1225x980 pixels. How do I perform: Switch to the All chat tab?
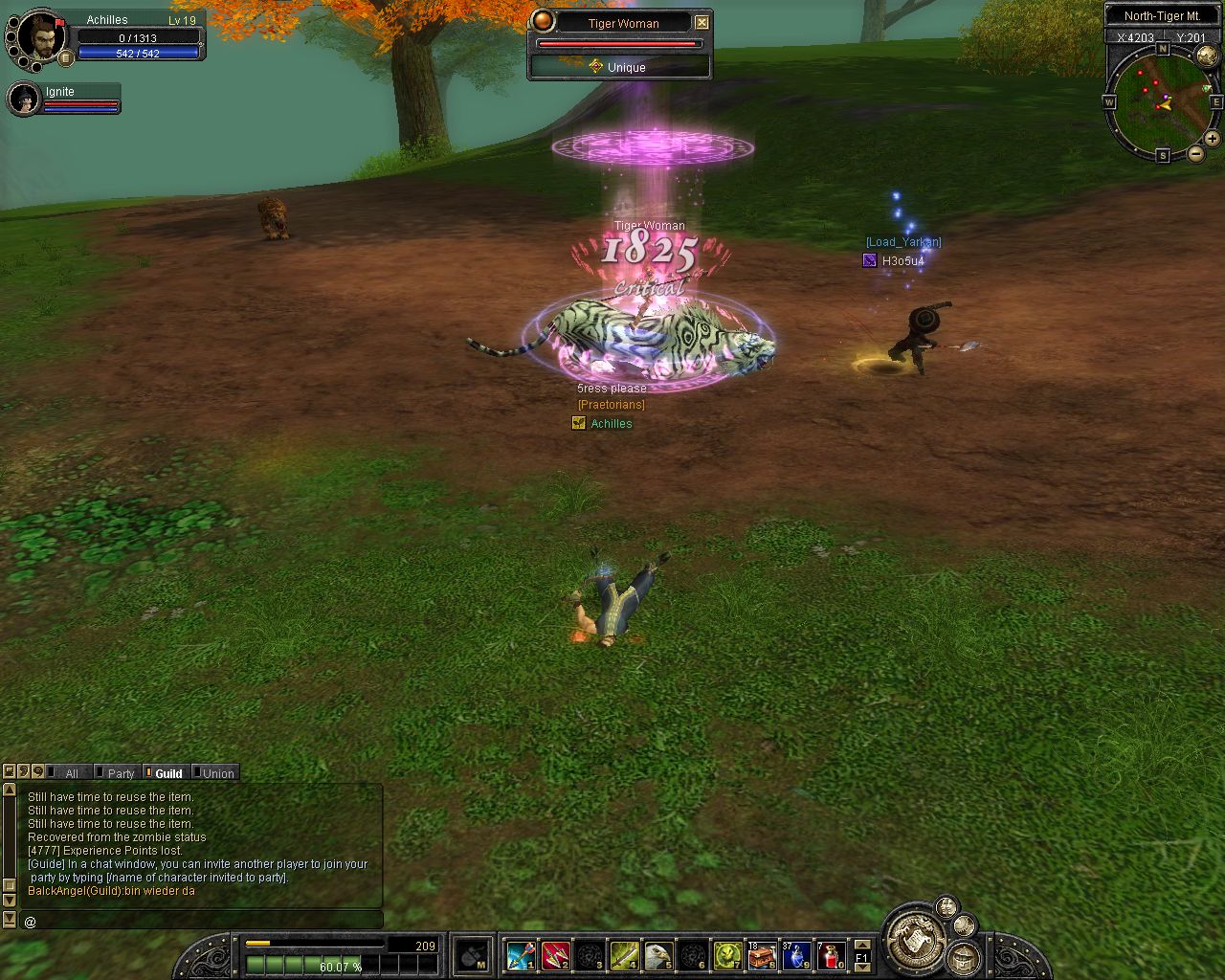72,773
